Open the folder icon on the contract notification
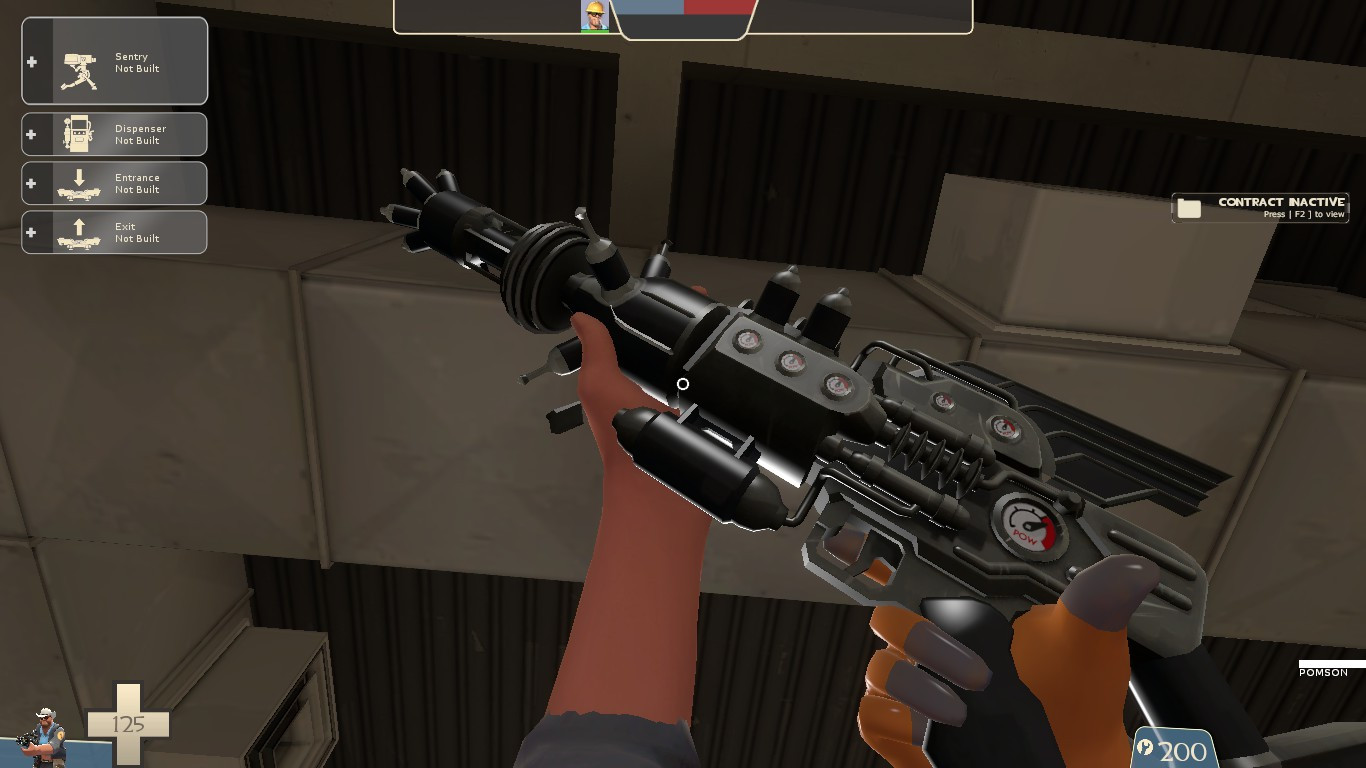The width and height of the screenshot is (1366, 768). (1189, 207)
